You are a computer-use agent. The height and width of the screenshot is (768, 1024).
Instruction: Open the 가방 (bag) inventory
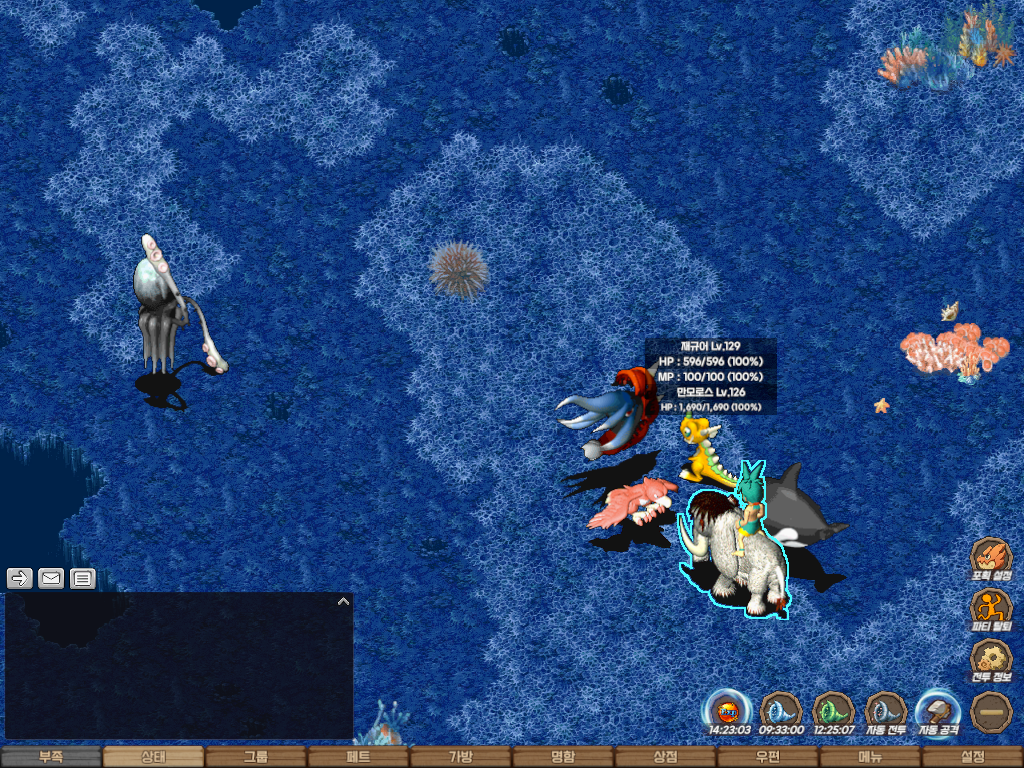click(460, 757)
